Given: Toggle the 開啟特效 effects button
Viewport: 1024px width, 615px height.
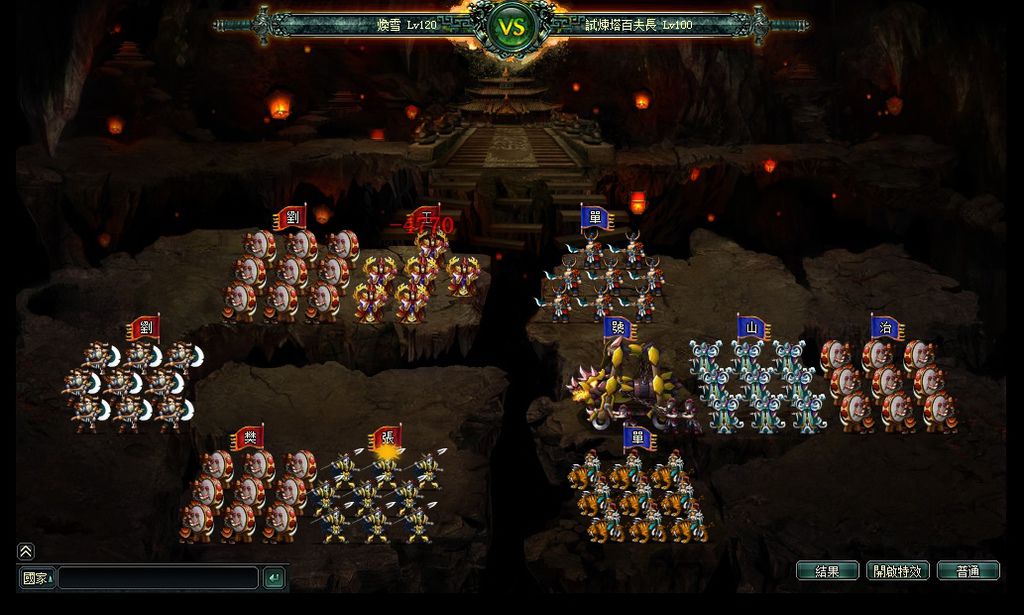Looking at the screenshot, I should [898, 571].
